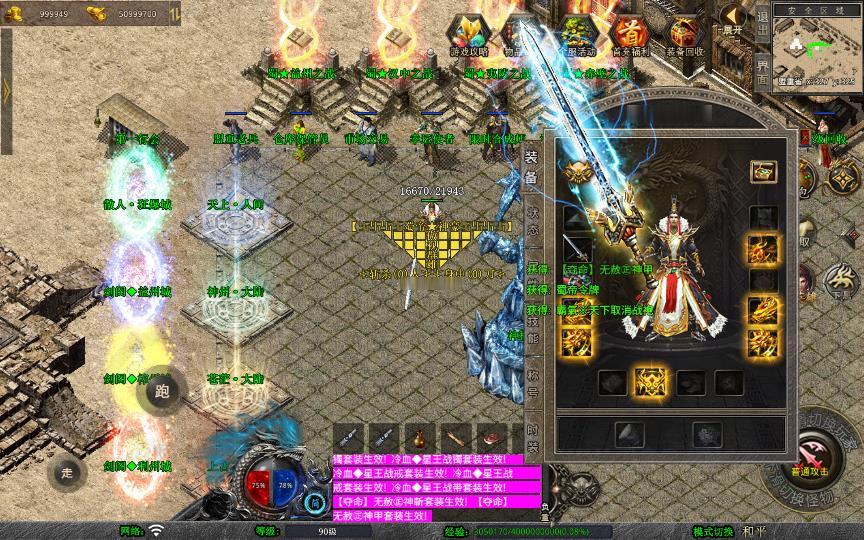Switch to the 装备 equipment tab
The image size is (864, 540).
531,168
